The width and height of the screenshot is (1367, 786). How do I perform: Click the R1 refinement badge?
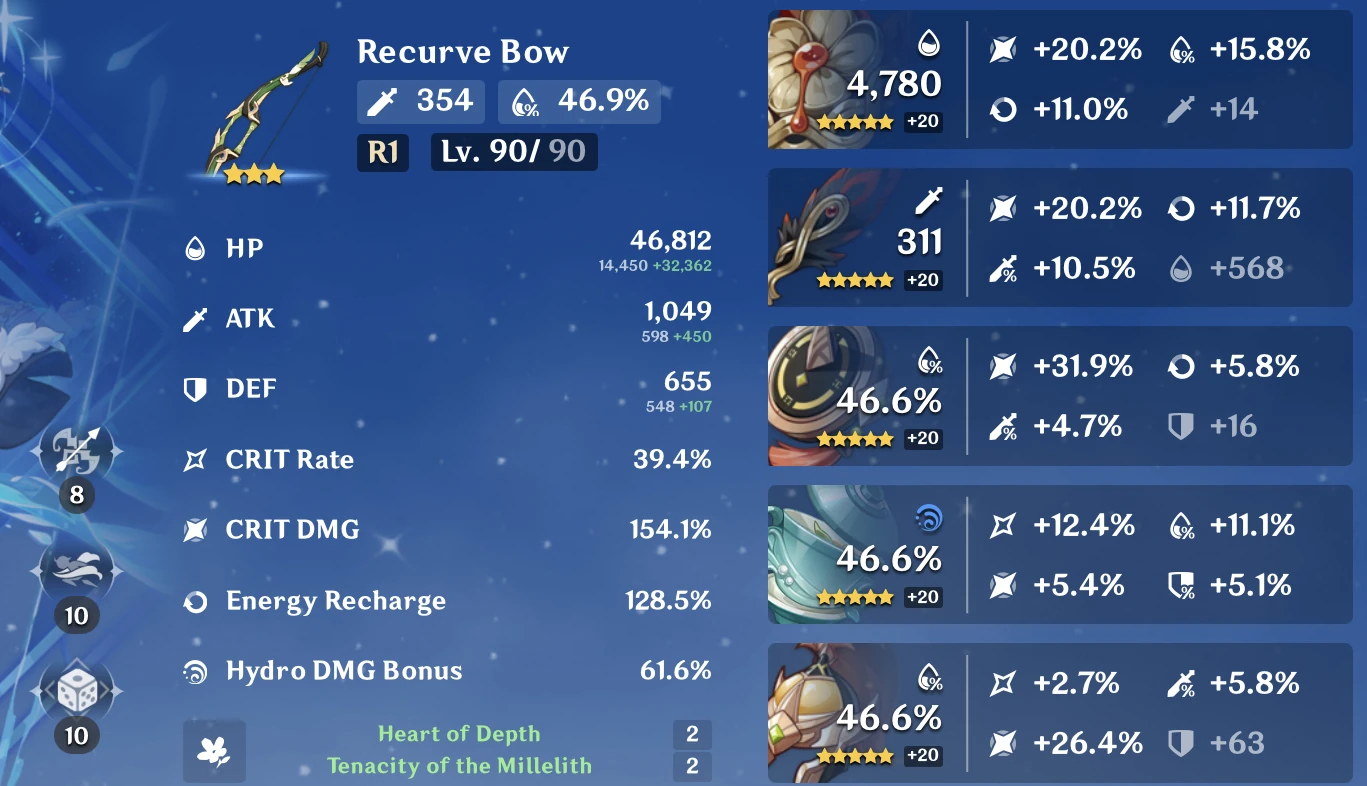pyautogui.click(x=382, y=152)
